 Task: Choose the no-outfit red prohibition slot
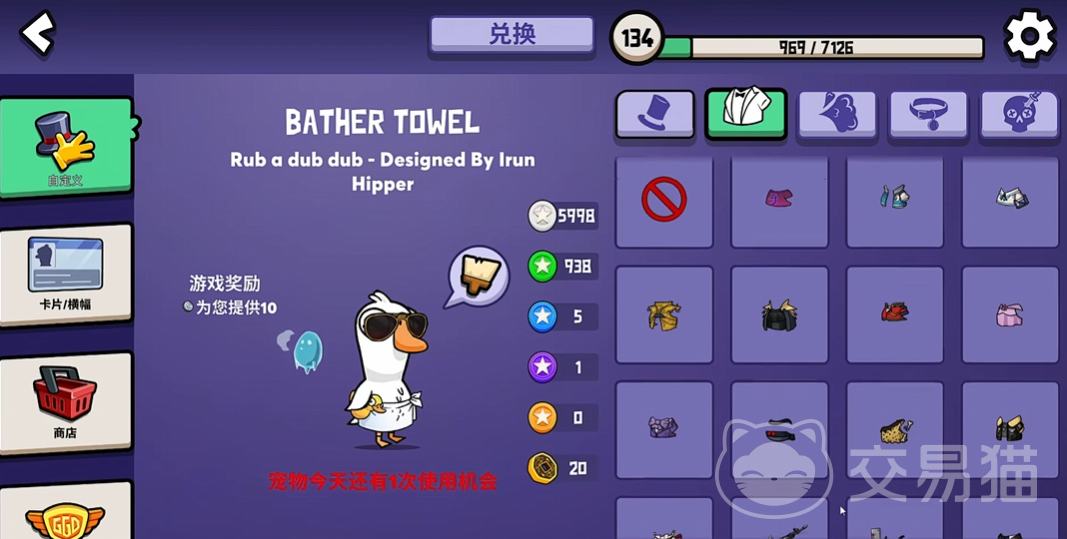coord(664,200)
